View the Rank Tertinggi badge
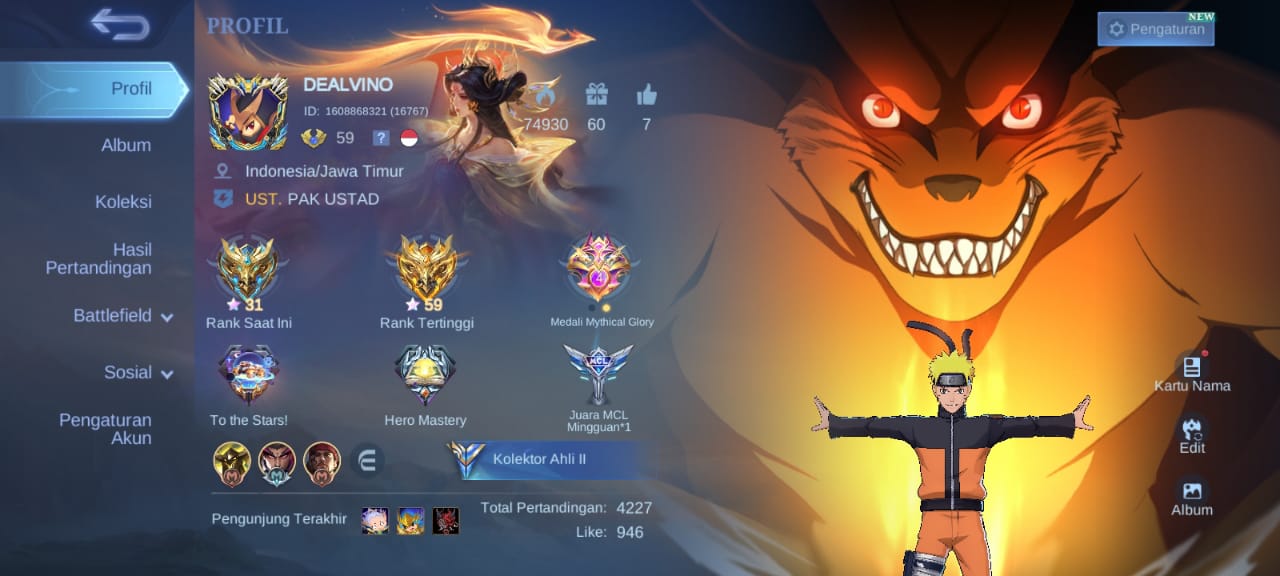The height and width of the screenshot is (576, 1280). (x=427, y=272)
